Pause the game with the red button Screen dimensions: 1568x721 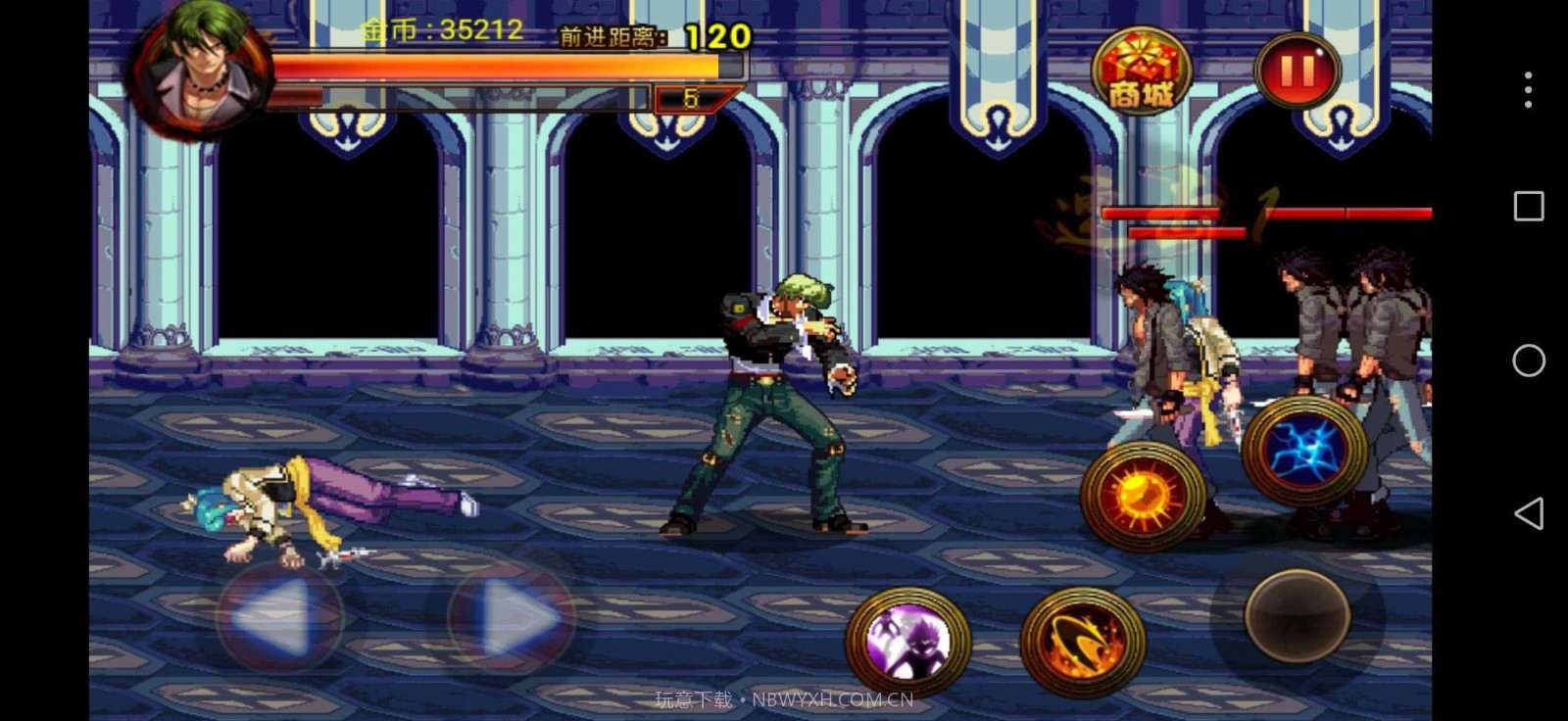point(1297,71)
